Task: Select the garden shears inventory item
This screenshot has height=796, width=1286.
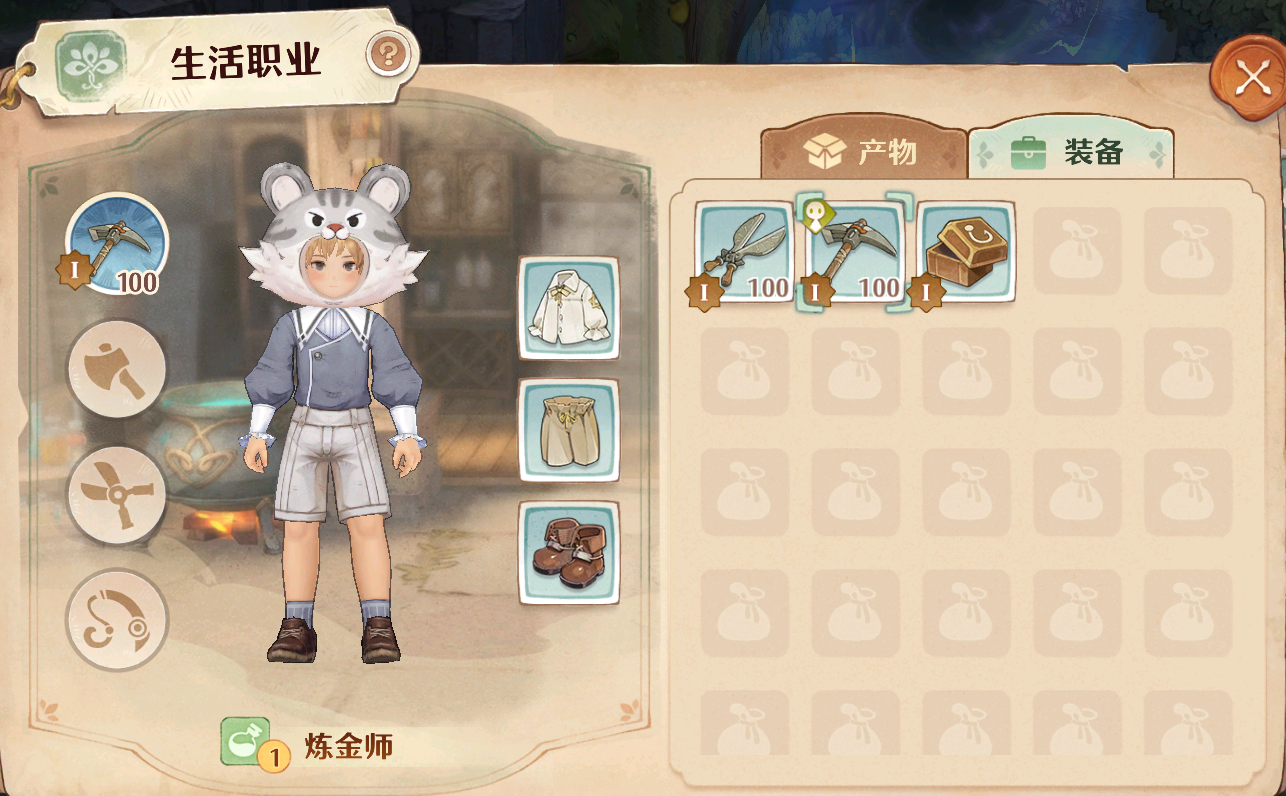Action: (x=744, y=252)
